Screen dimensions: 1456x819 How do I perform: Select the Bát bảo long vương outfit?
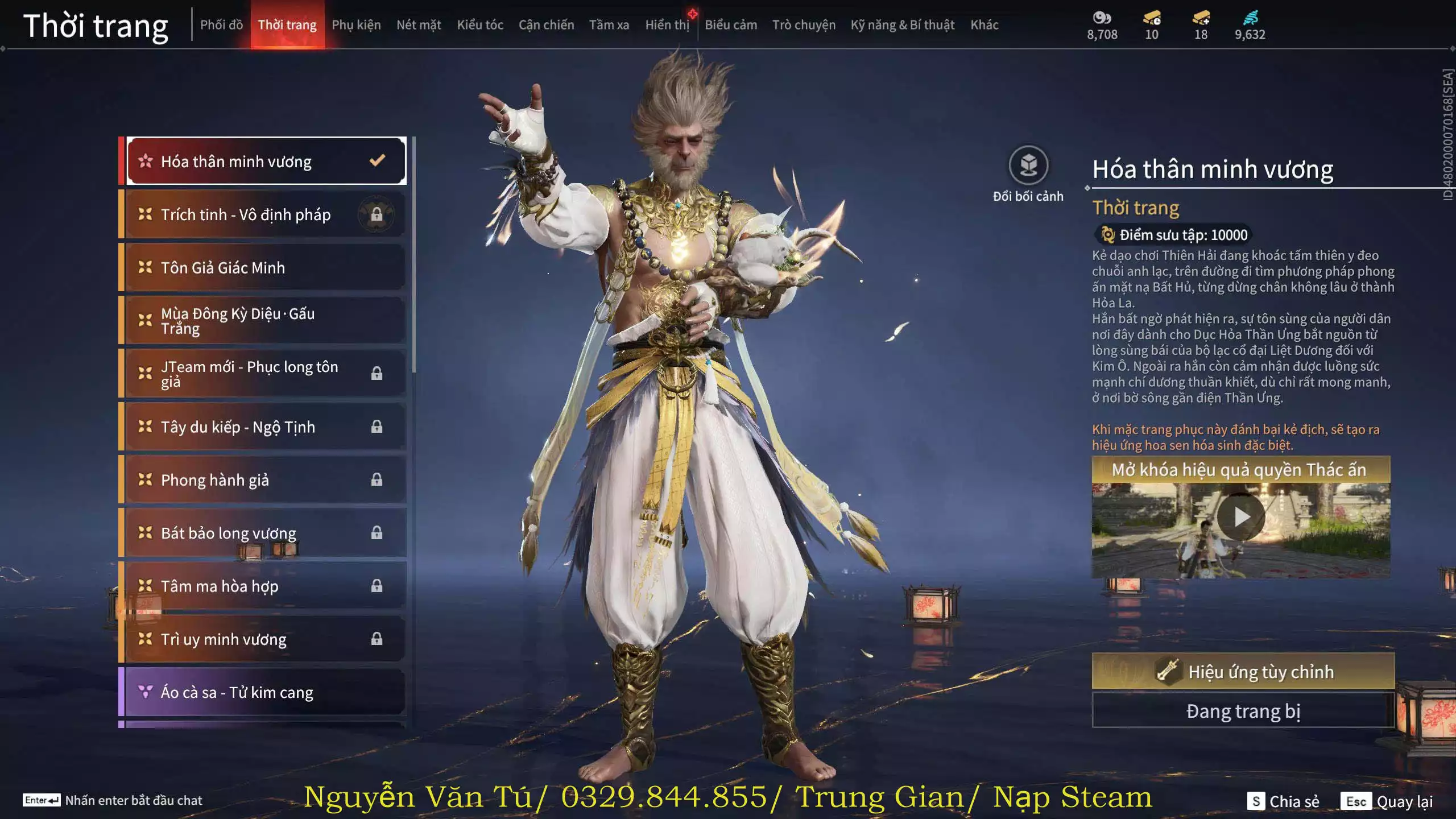[x=265, y=533]
